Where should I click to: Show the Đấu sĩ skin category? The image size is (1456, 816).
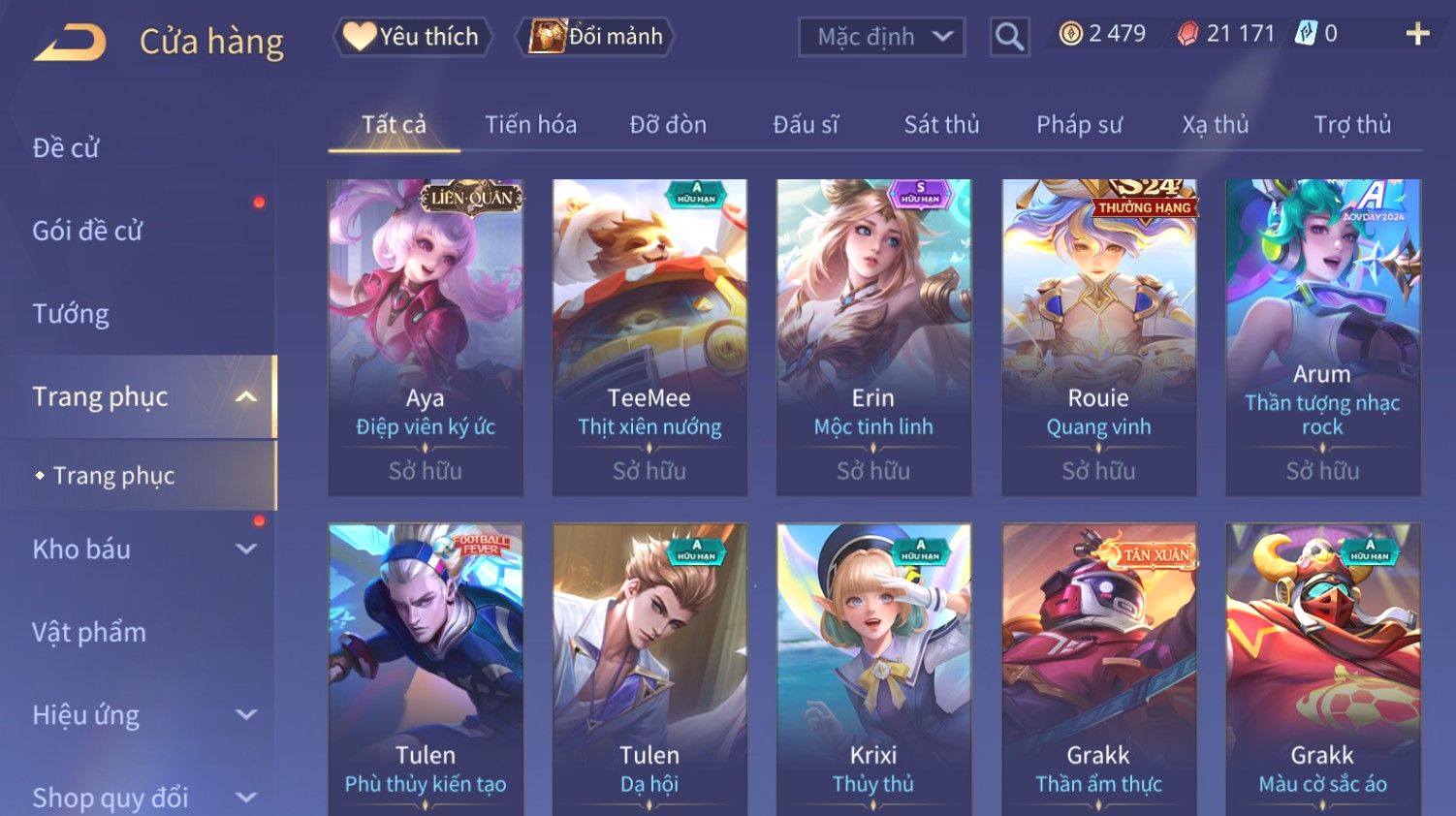tap(806, 125)
